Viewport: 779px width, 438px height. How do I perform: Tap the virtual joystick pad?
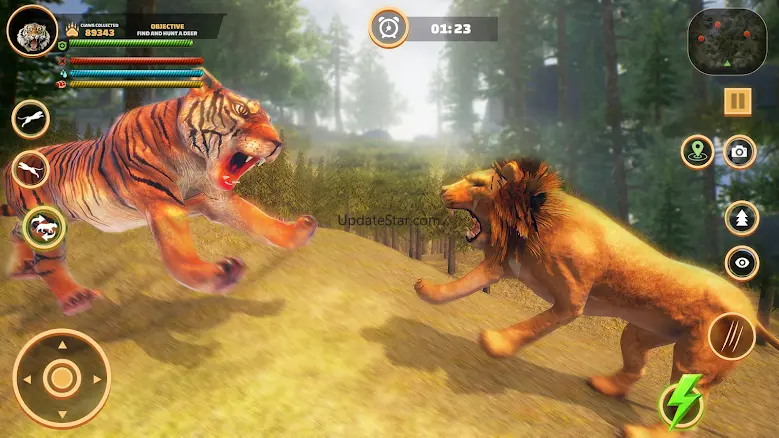click(x=62, y=378)
